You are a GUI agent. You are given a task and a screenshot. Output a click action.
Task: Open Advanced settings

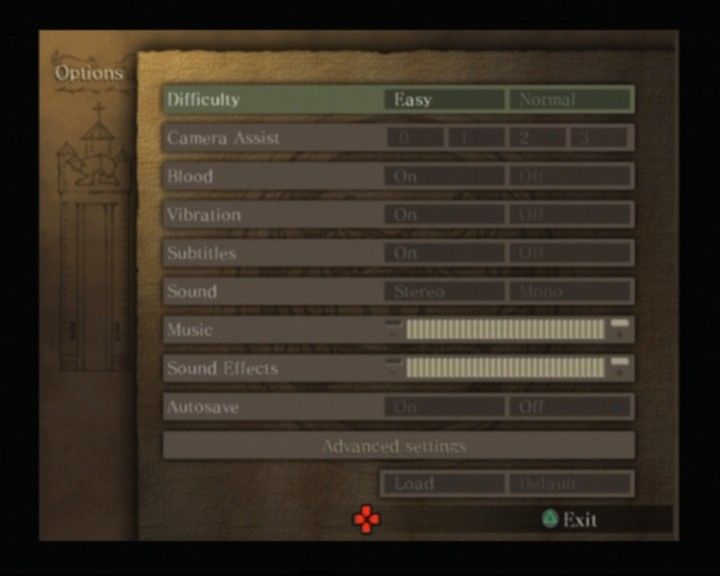tap(398, 446)
